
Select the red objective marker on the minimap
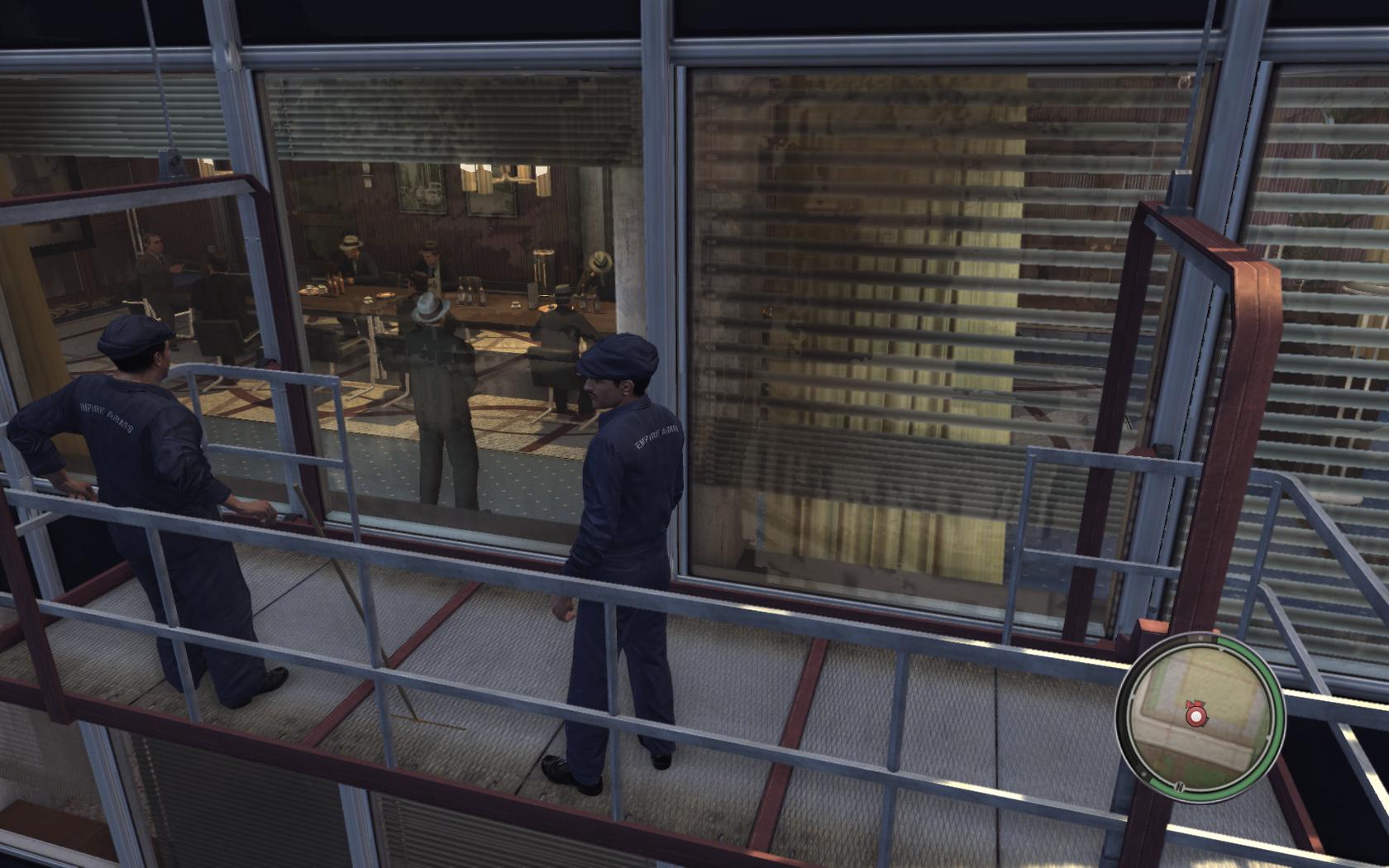[x=1194, y=714]
